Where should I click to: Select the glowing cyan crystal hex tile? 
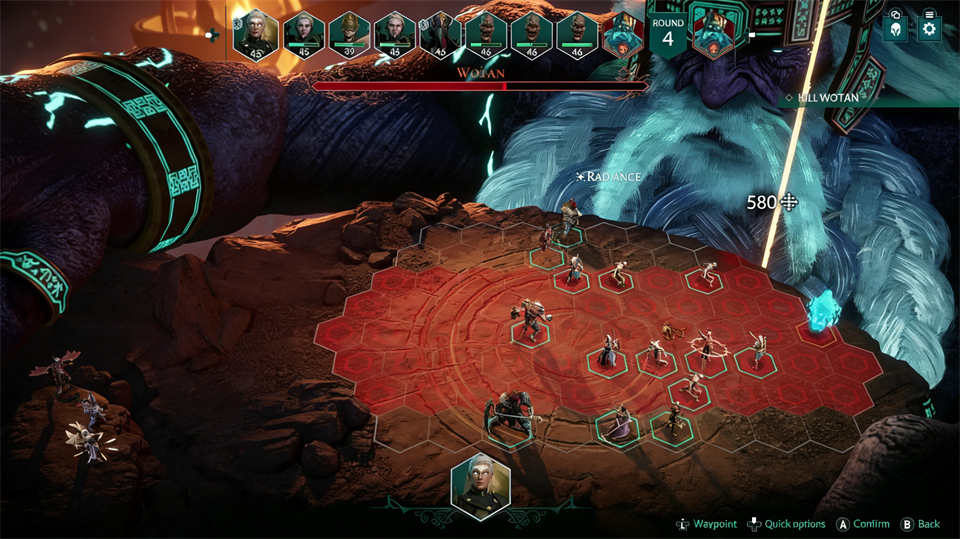point(821,314)
